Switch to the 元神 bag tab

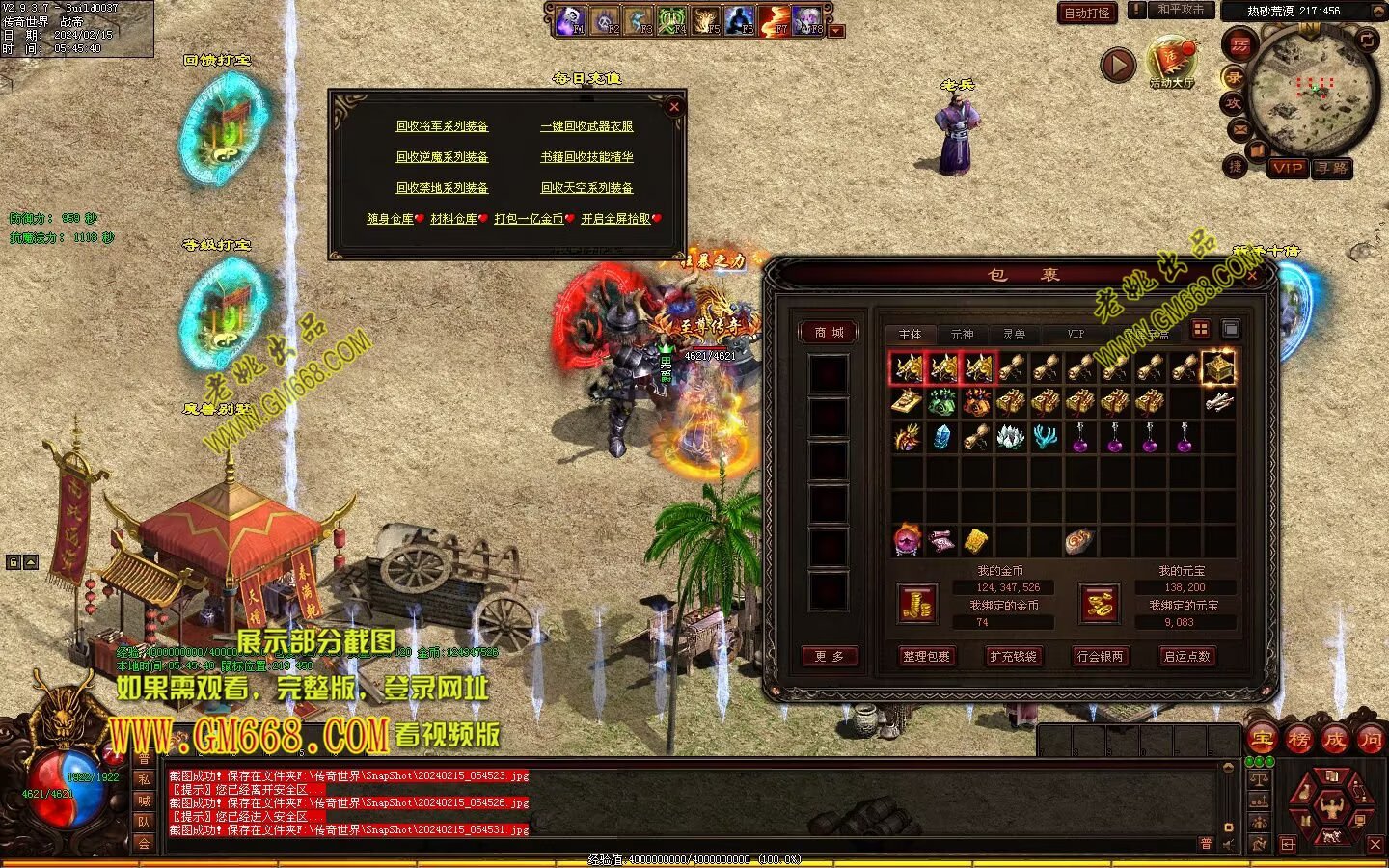coord(962,335)
